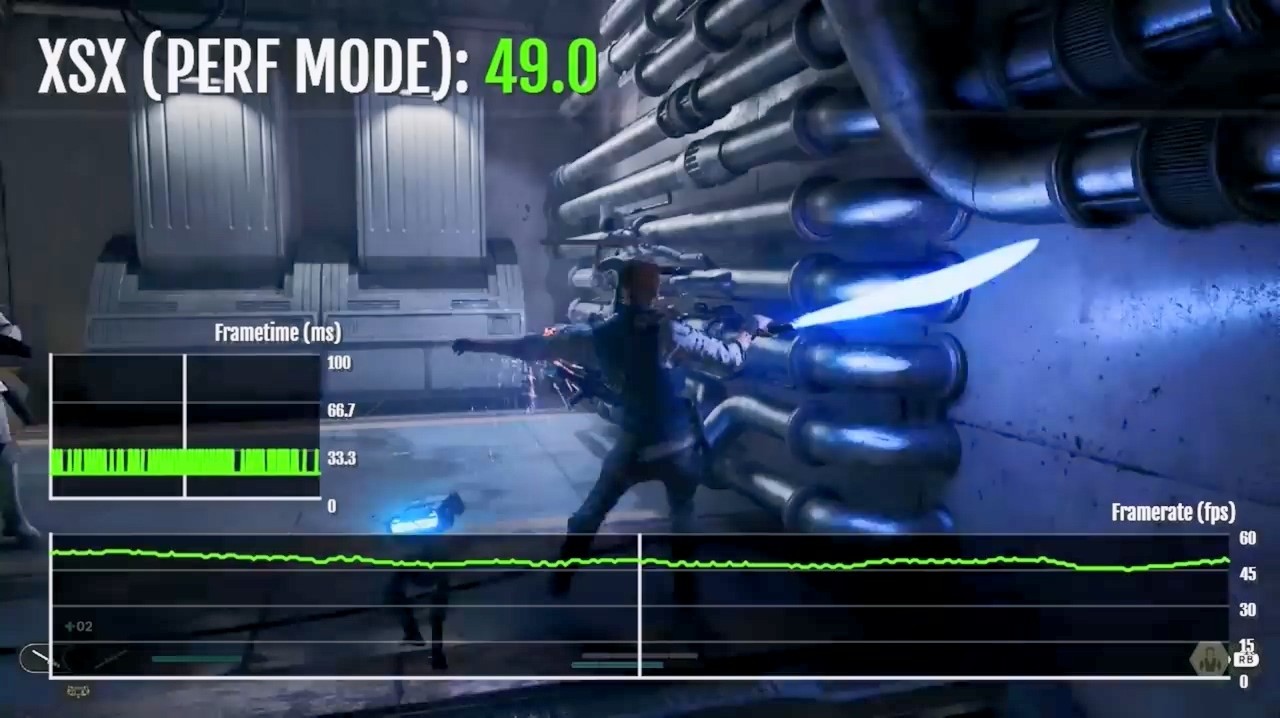Click the Framerate graph overlay
The image size is (1280, 718).
[x=640, y=605]
